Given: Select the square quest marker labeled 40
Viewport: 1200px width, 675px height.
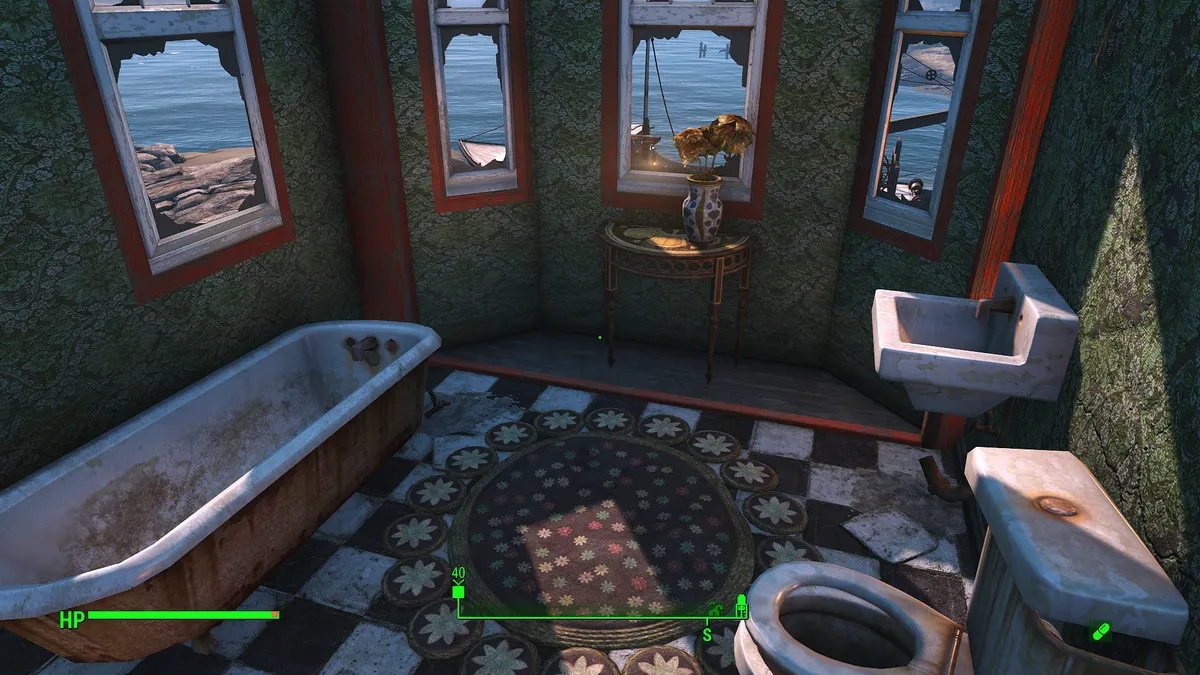Looking at the screenshot, I should (x=458, y=592).
